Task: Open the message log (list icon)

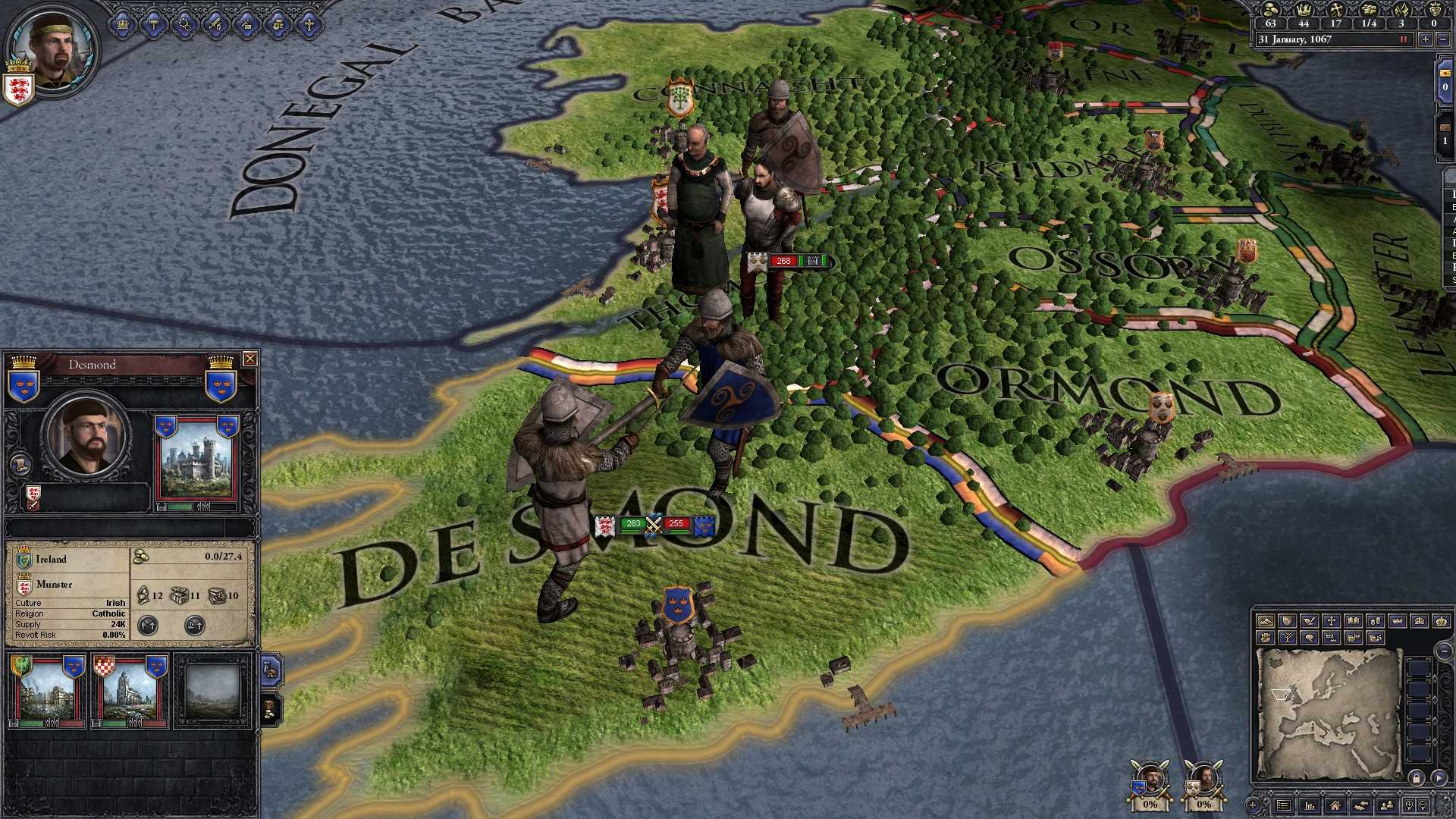Action: (1283, 807)
